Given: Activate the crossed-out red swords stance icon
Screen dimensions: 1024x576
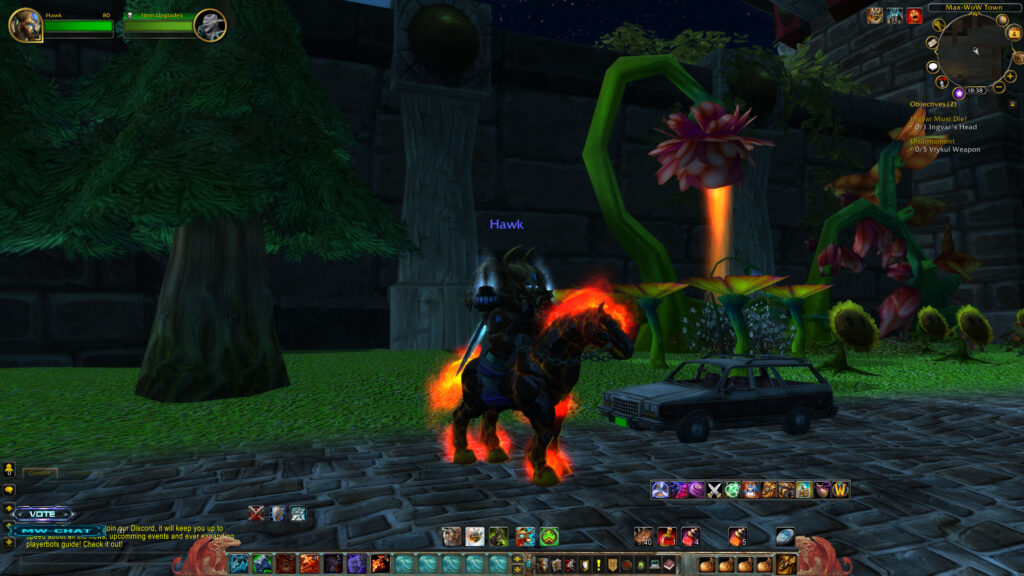Looking at the screenshot, I should click(x=256, y=514).
